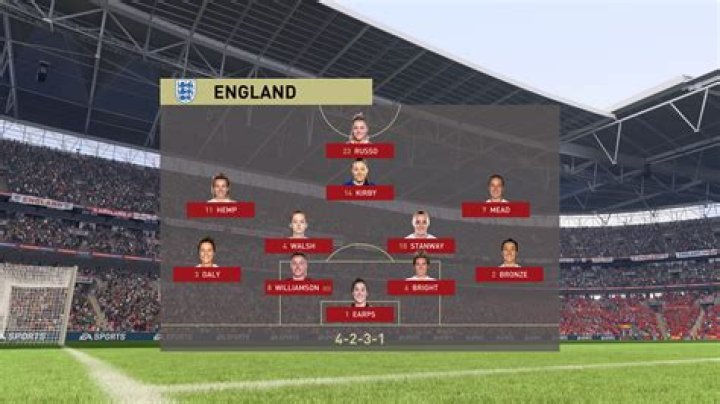
Task: Choose Stanway's player card
Action: coord(421,245)
